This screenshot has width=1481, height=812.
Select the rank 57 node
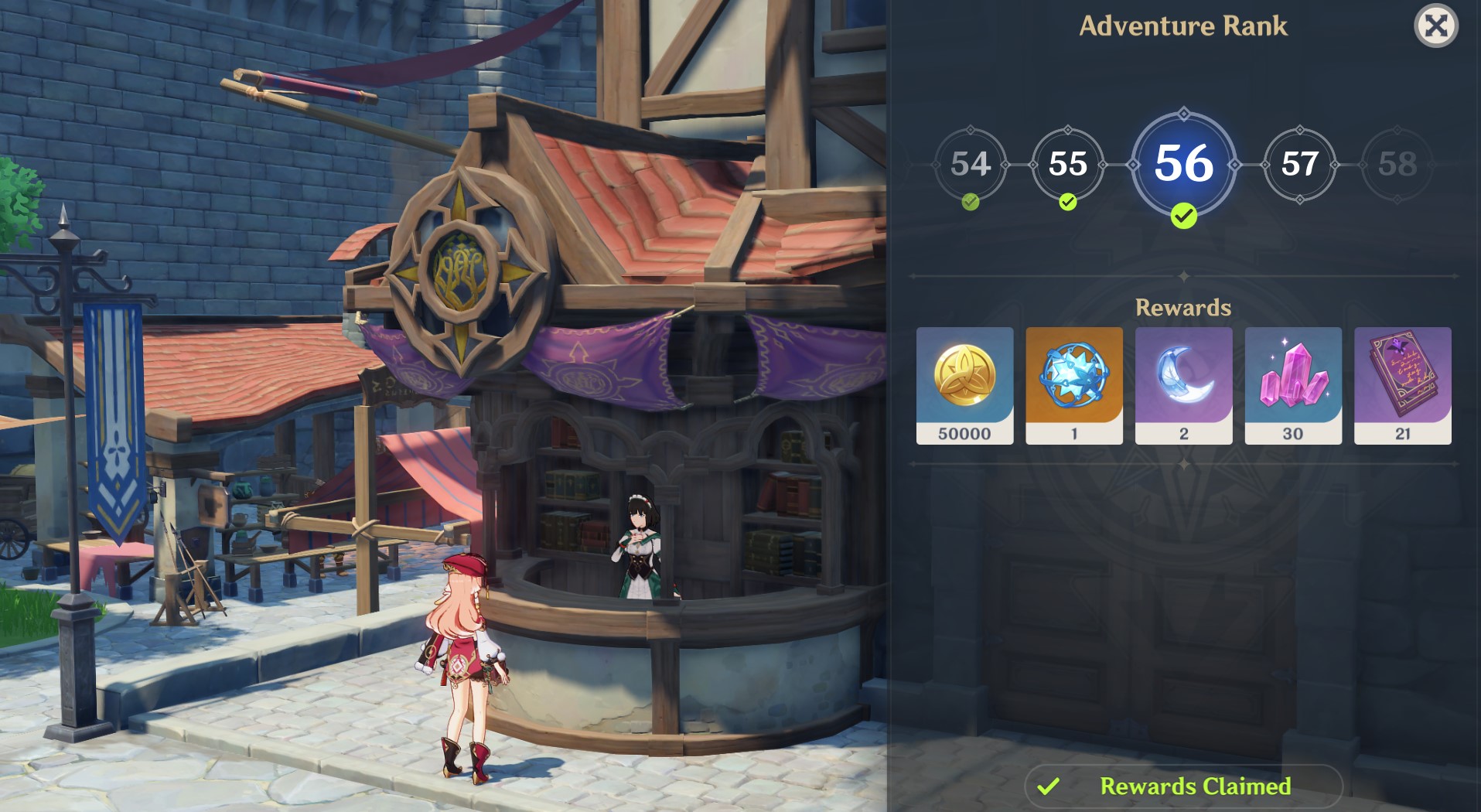click(1300, 164)
